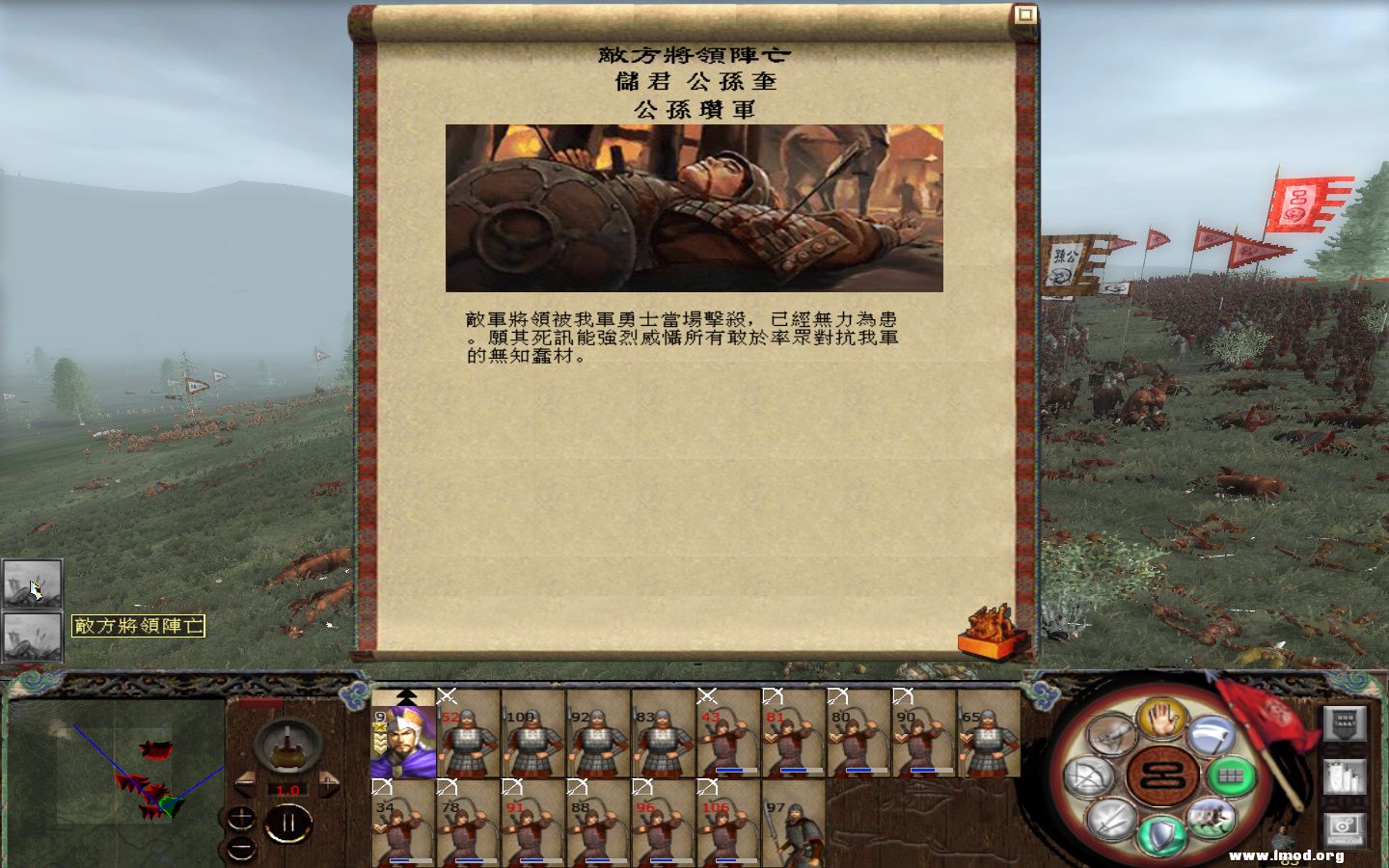Click the 敵方將領陣亡 event label
This screenshot has width=1389, height=868.
(x=140, y=627)
